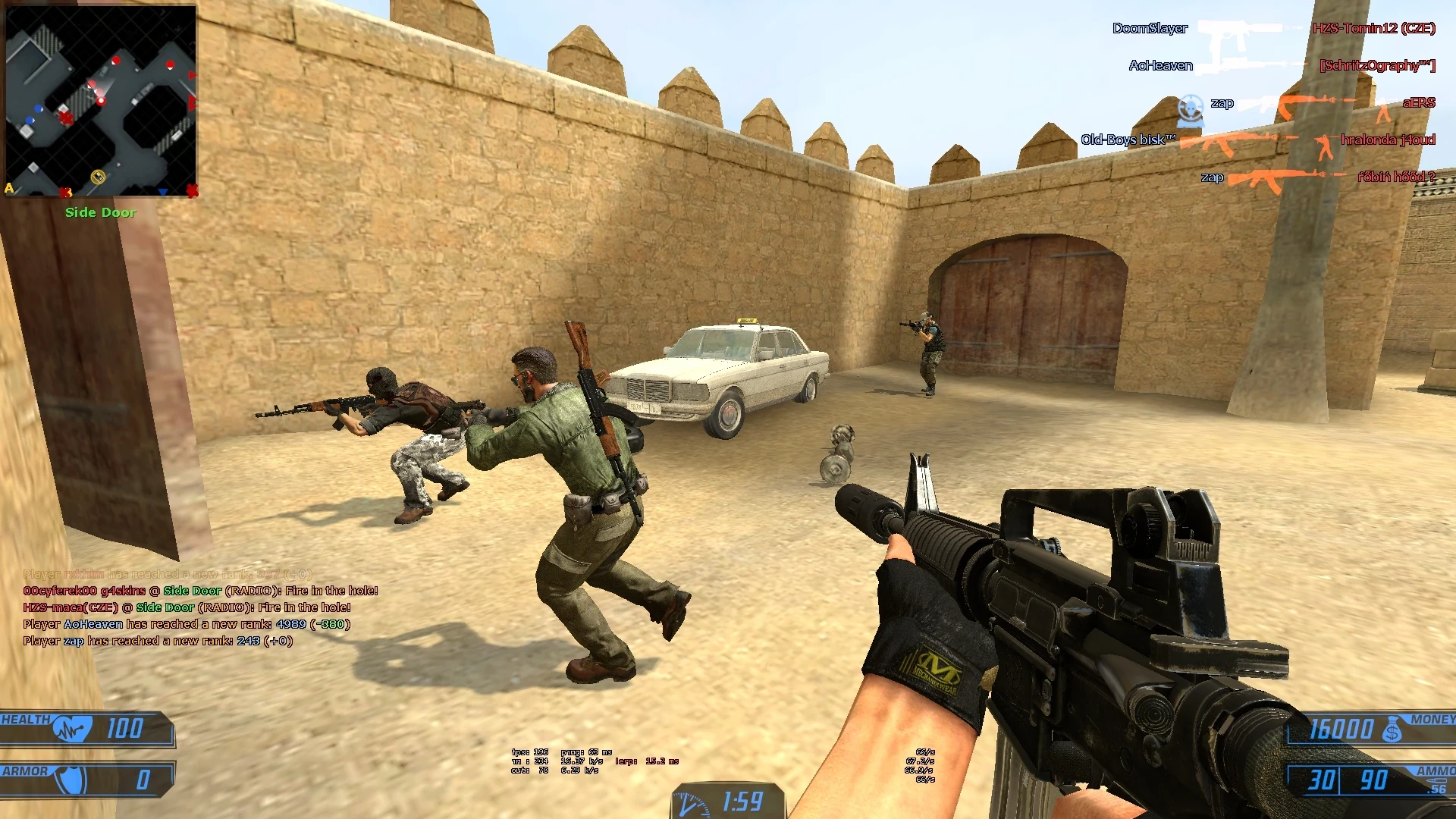The image size is (1456, 819).
Task: Click the money bag dollar icon
Action: tap(1392, 730)
